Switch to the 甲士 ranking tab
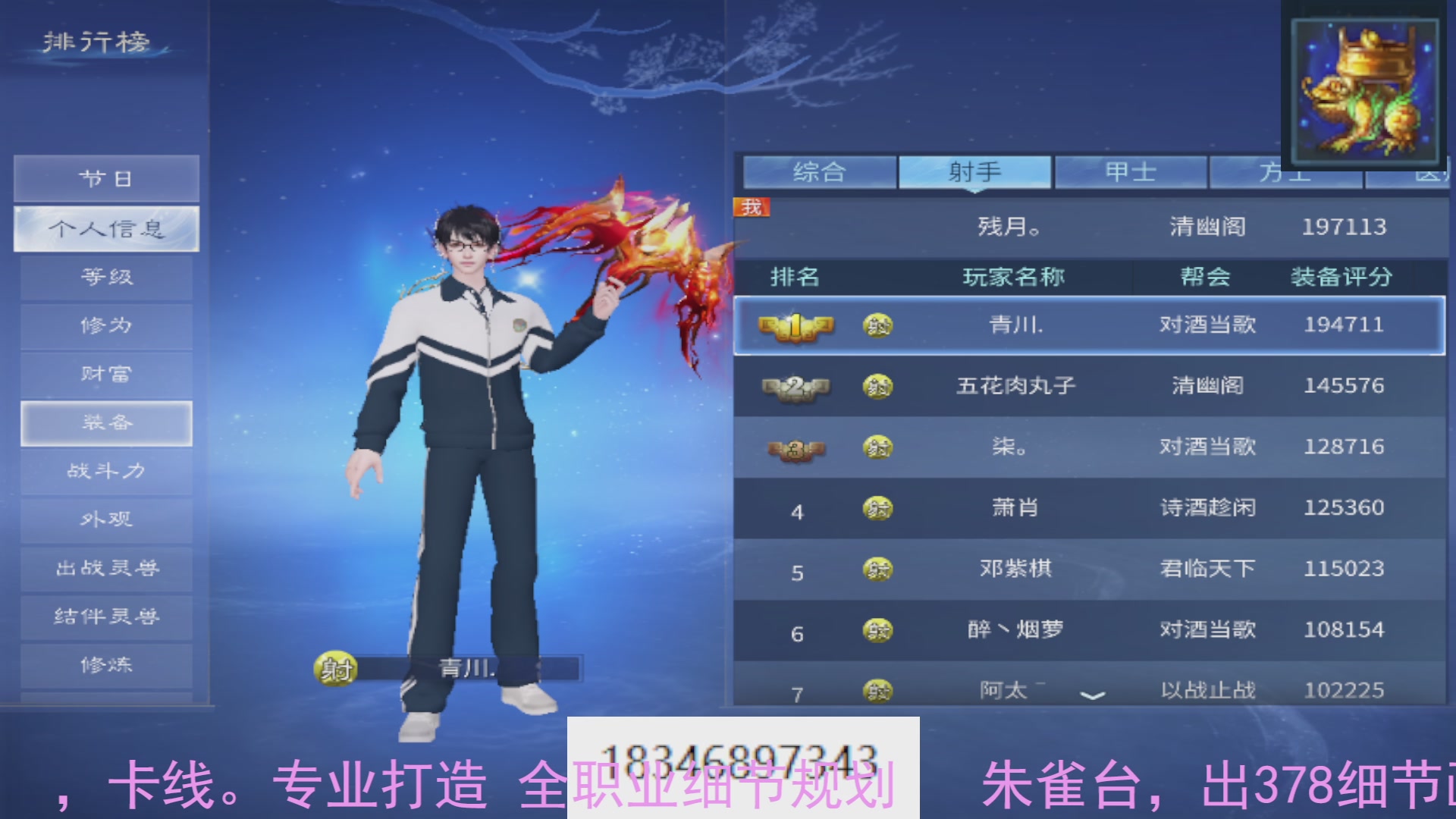The height and width of the screenshot is (819, 1456). [1130, 171]
